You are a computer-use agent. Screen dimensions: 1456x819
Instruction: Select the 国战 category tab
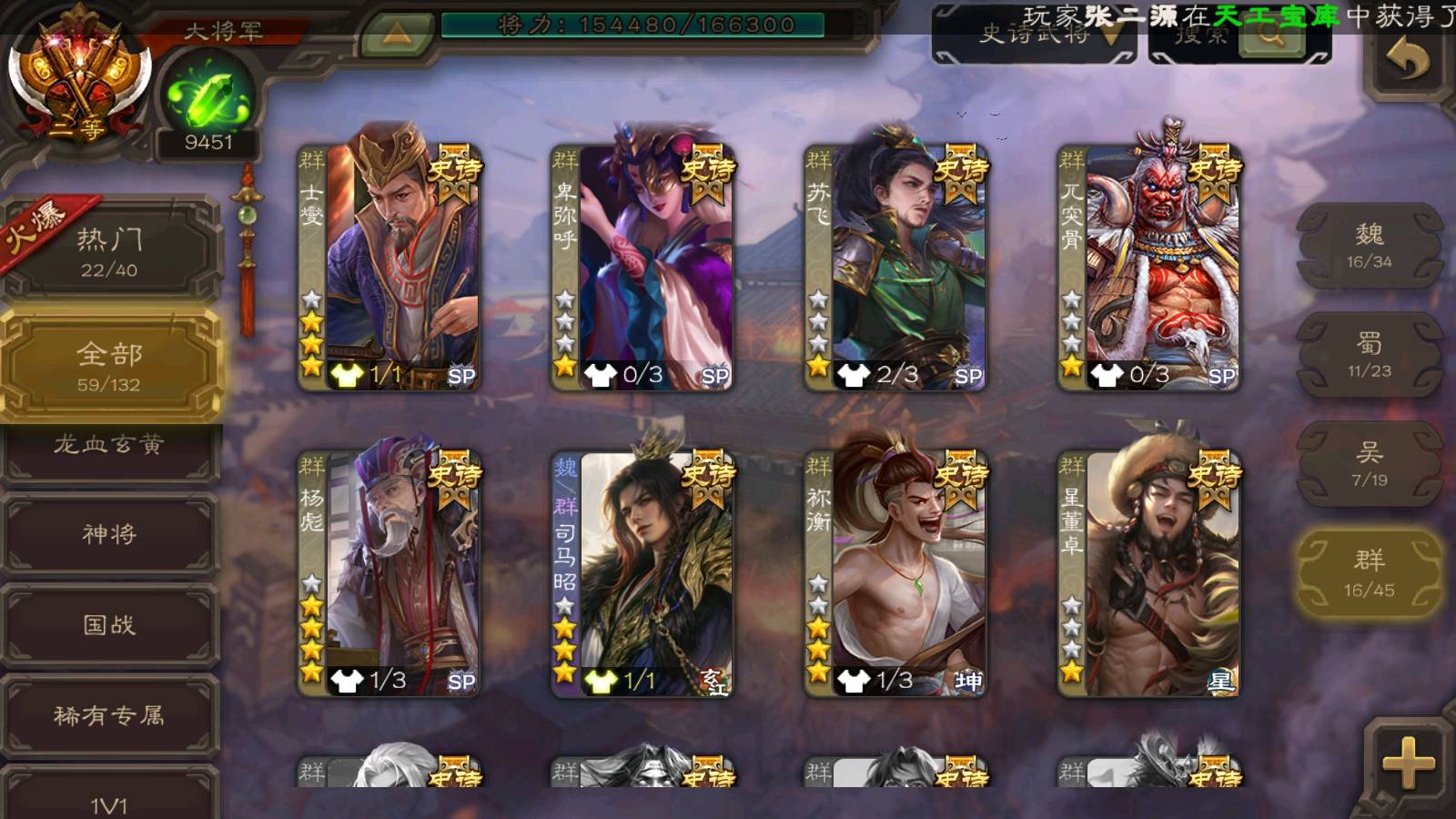(x=109, y=625)
